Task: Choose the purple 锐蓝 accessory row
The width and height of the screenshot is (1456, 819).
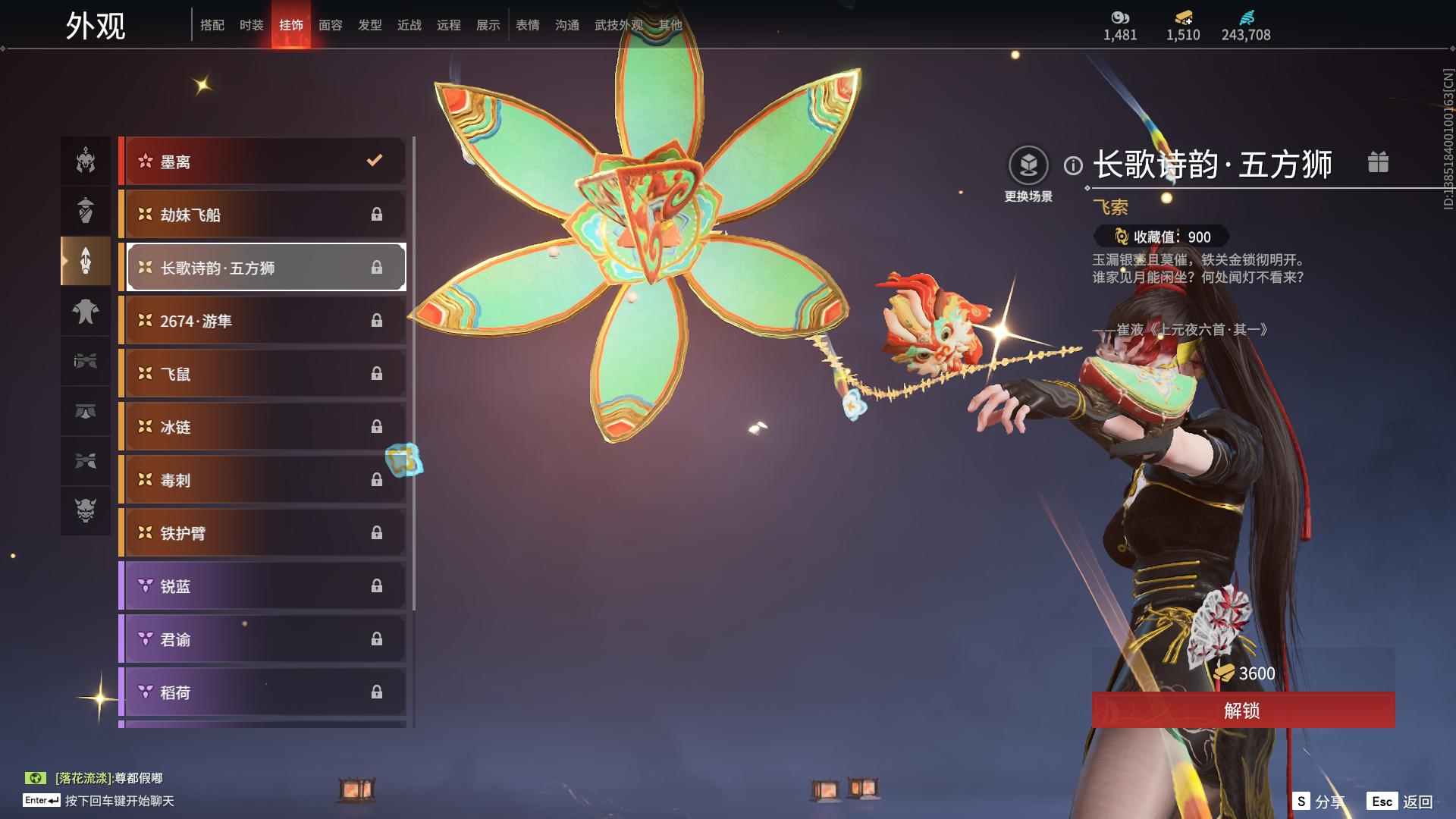Action: coord(263,586)
